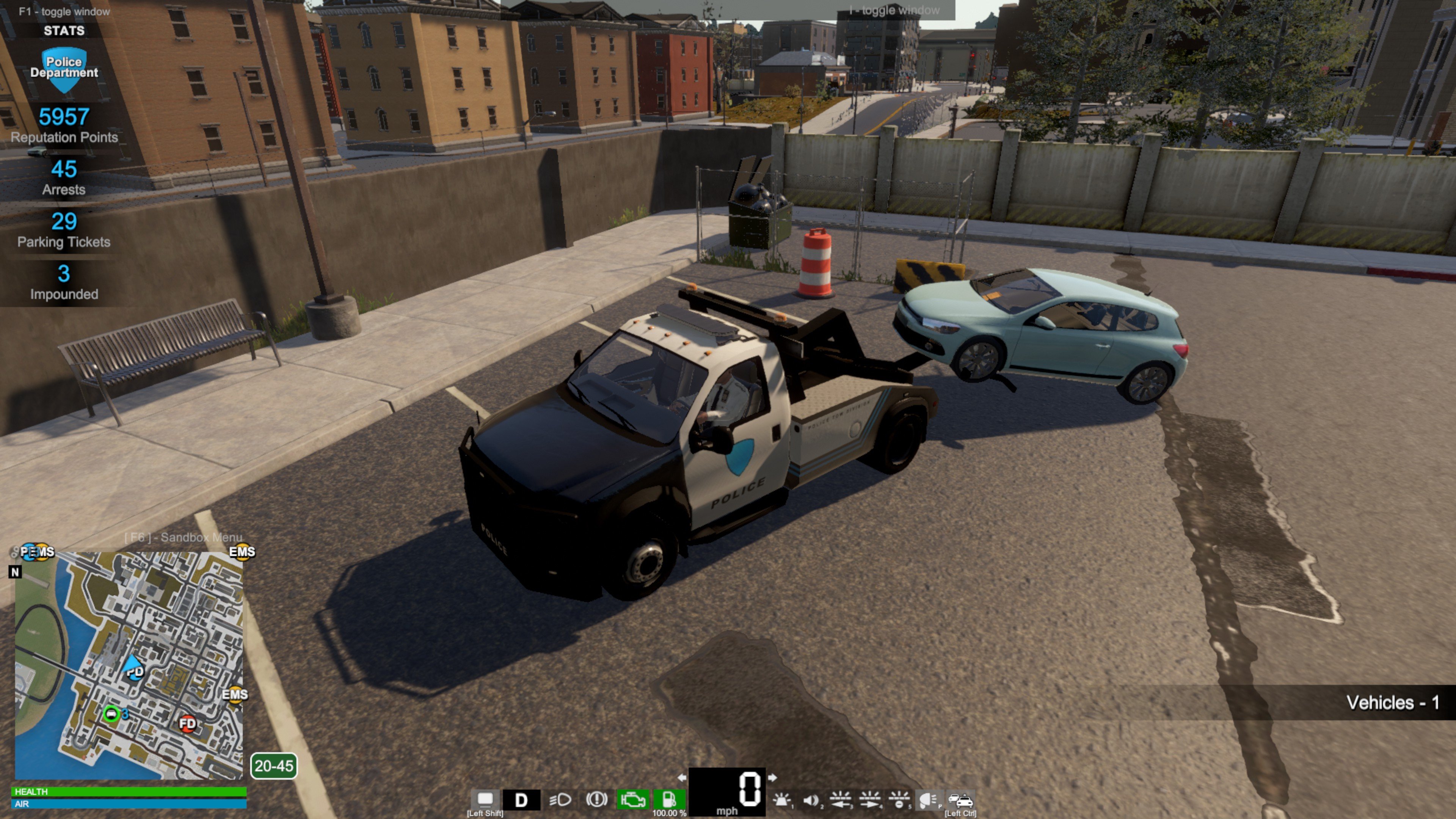Click the green fuel pump icon

668,799
